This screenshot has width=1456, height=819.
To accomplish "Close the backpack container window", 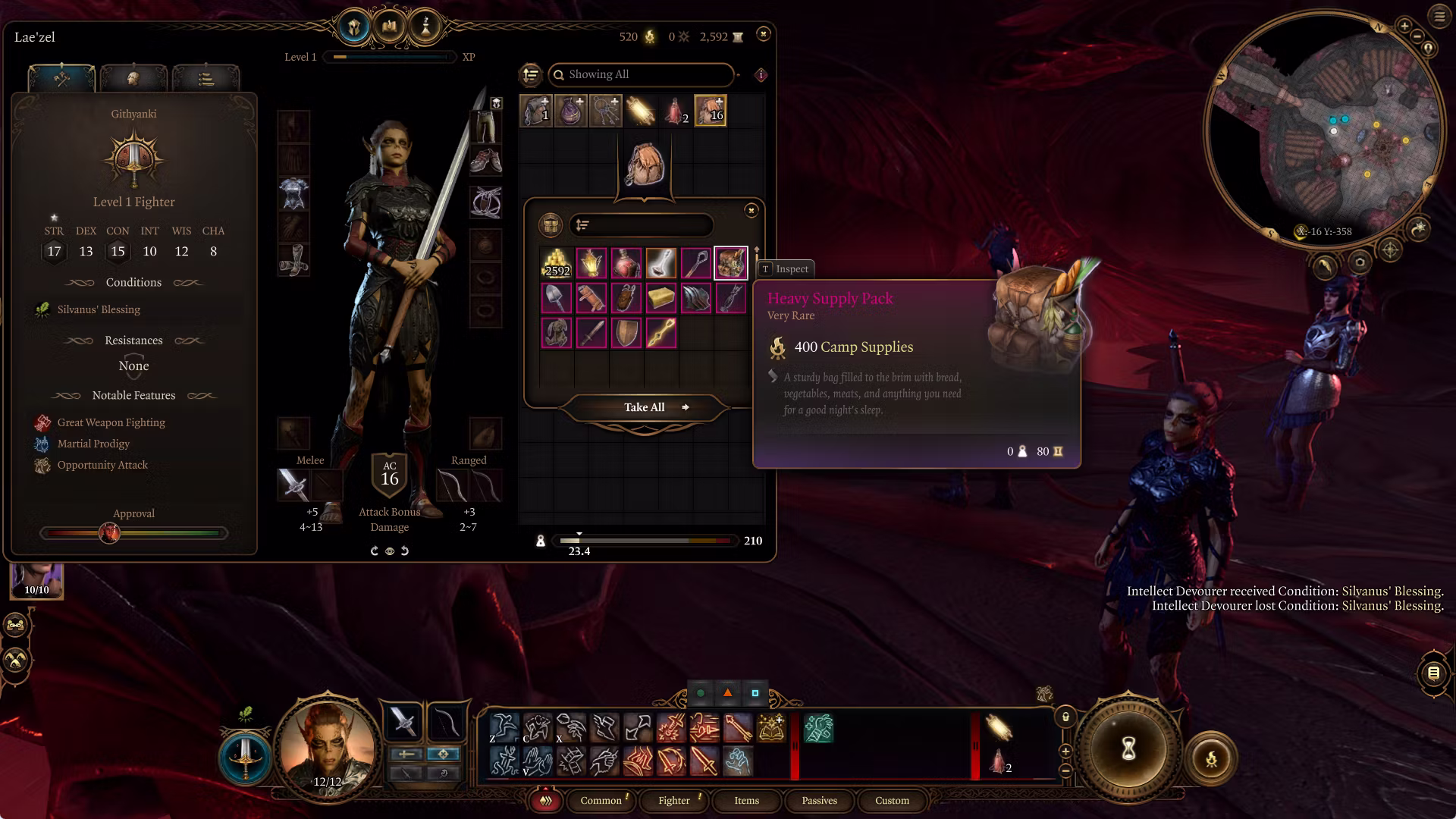I will [x=751, y=210].
